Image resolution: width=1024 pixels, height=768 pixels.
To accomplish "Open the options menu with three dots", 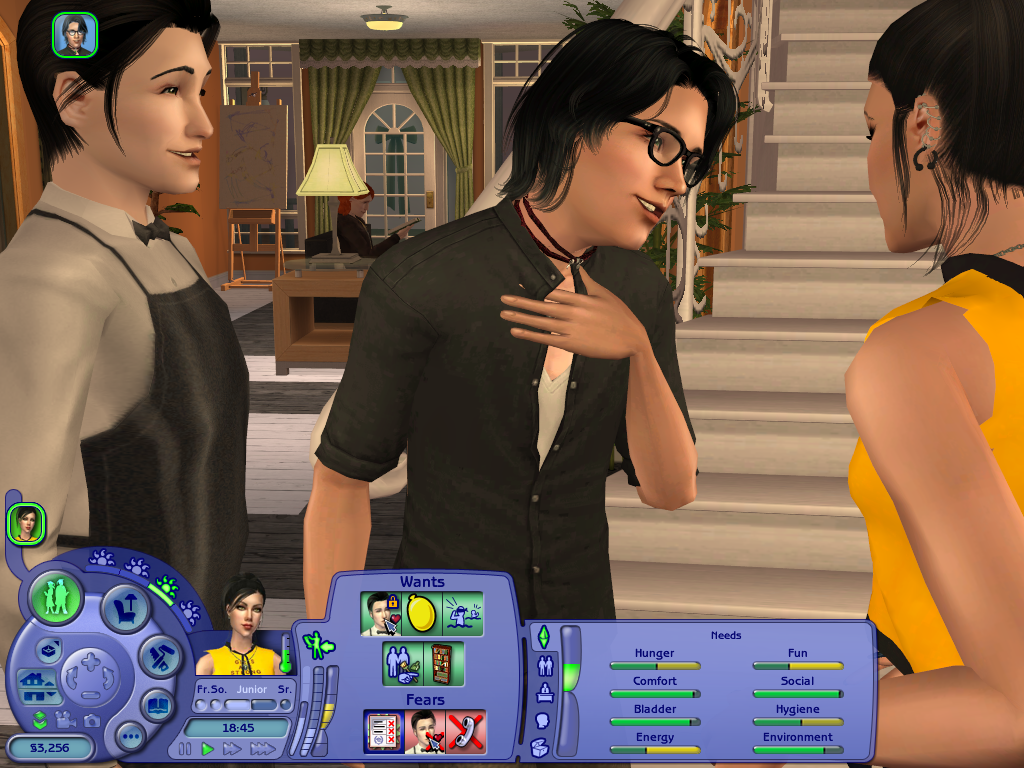I will click(x=130, y=738).
